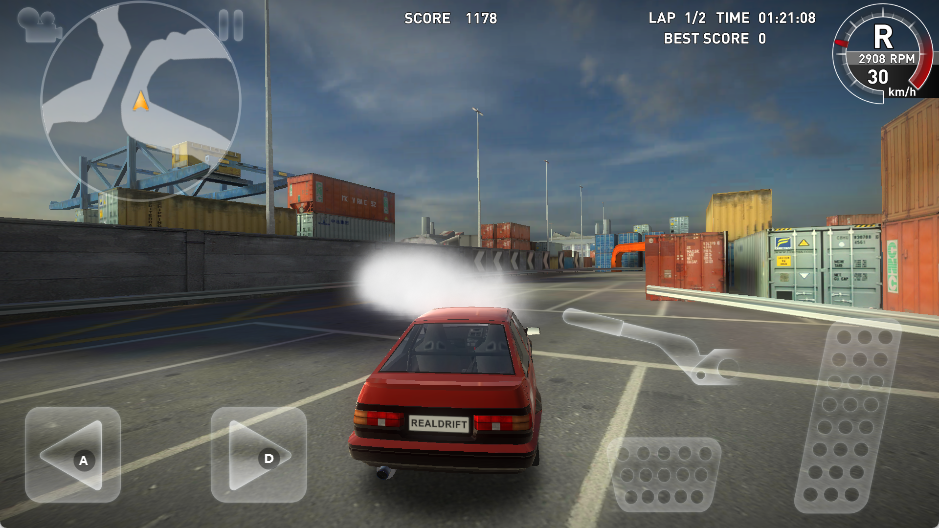Pause the race
Viewport: 939px width, 528px height.
[231, 24]
